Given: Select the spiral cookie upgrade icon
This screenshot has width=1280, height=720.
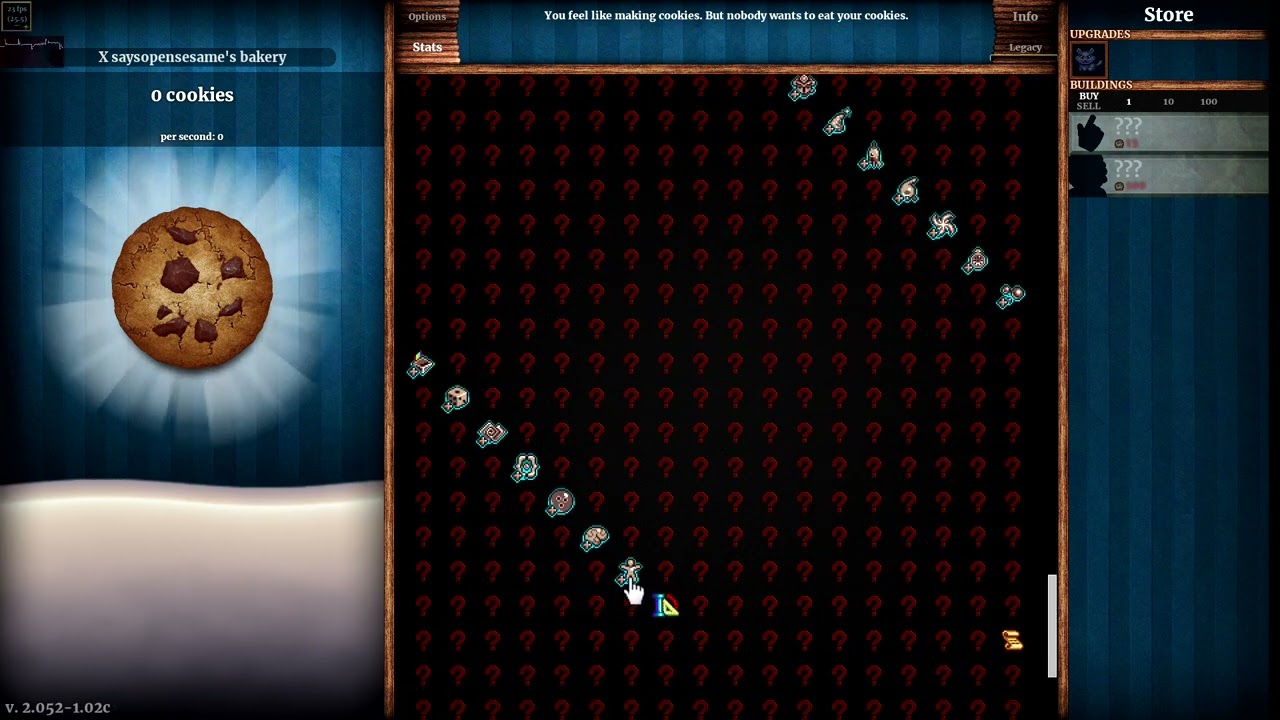Looking at the screenshot, I should (x=490, y=434).
